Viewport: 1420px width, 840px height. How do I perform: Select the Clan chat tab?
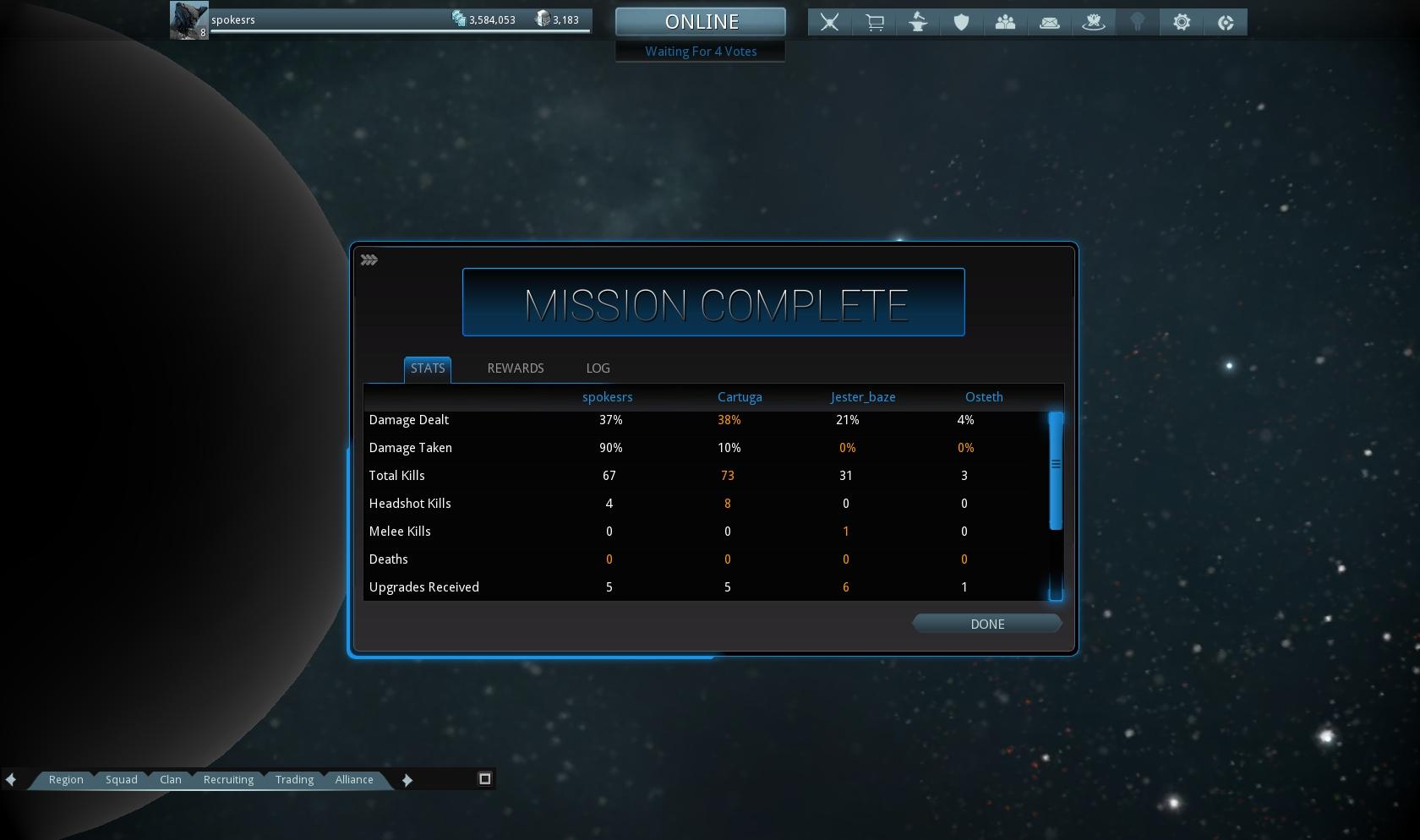(171, 779)
